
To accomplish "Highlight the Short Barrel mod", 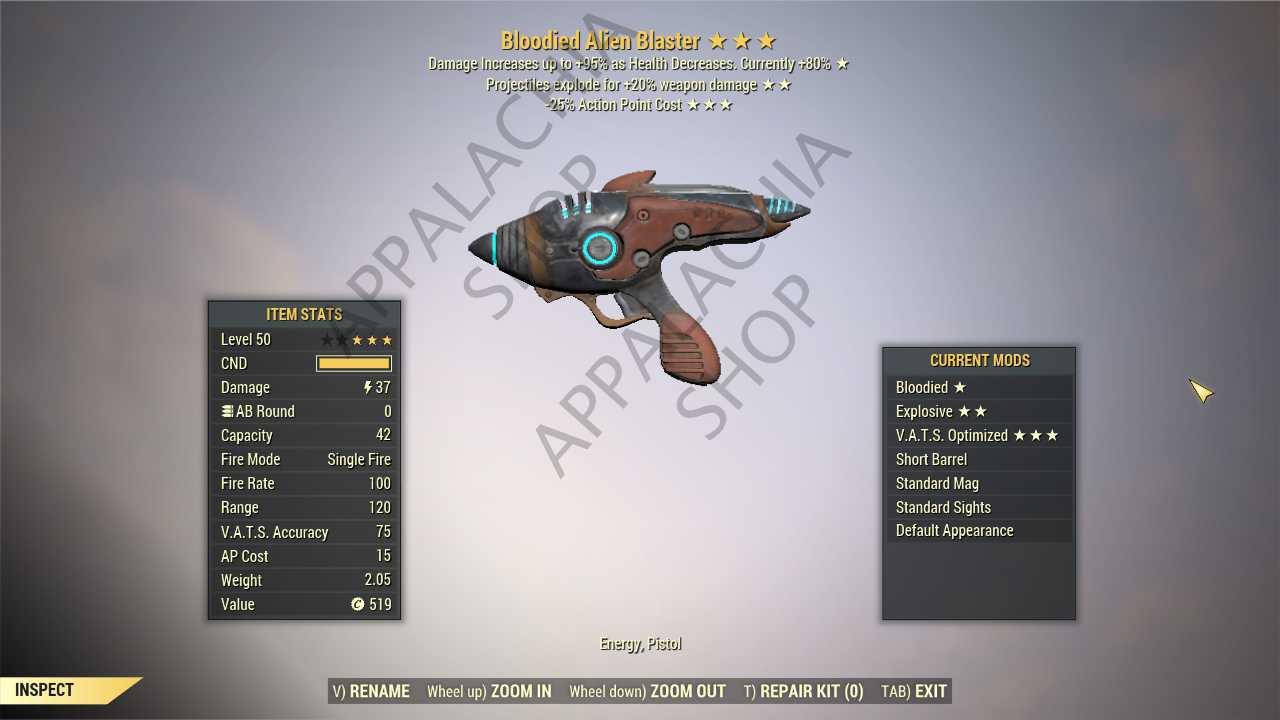I will [x=978, y=459].
